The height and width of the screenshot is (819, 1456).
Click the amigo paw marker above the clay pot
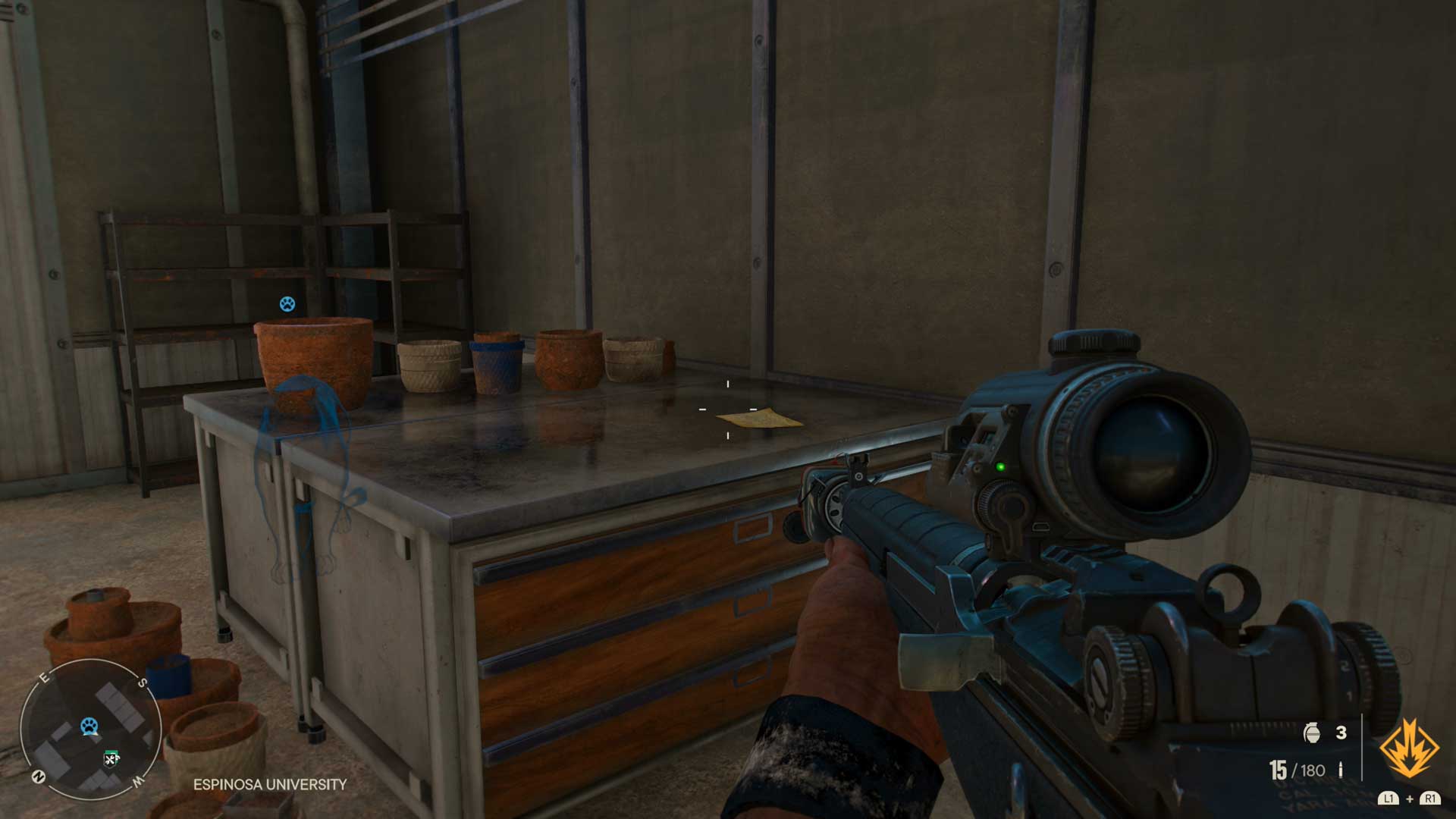tap(287, 304)
